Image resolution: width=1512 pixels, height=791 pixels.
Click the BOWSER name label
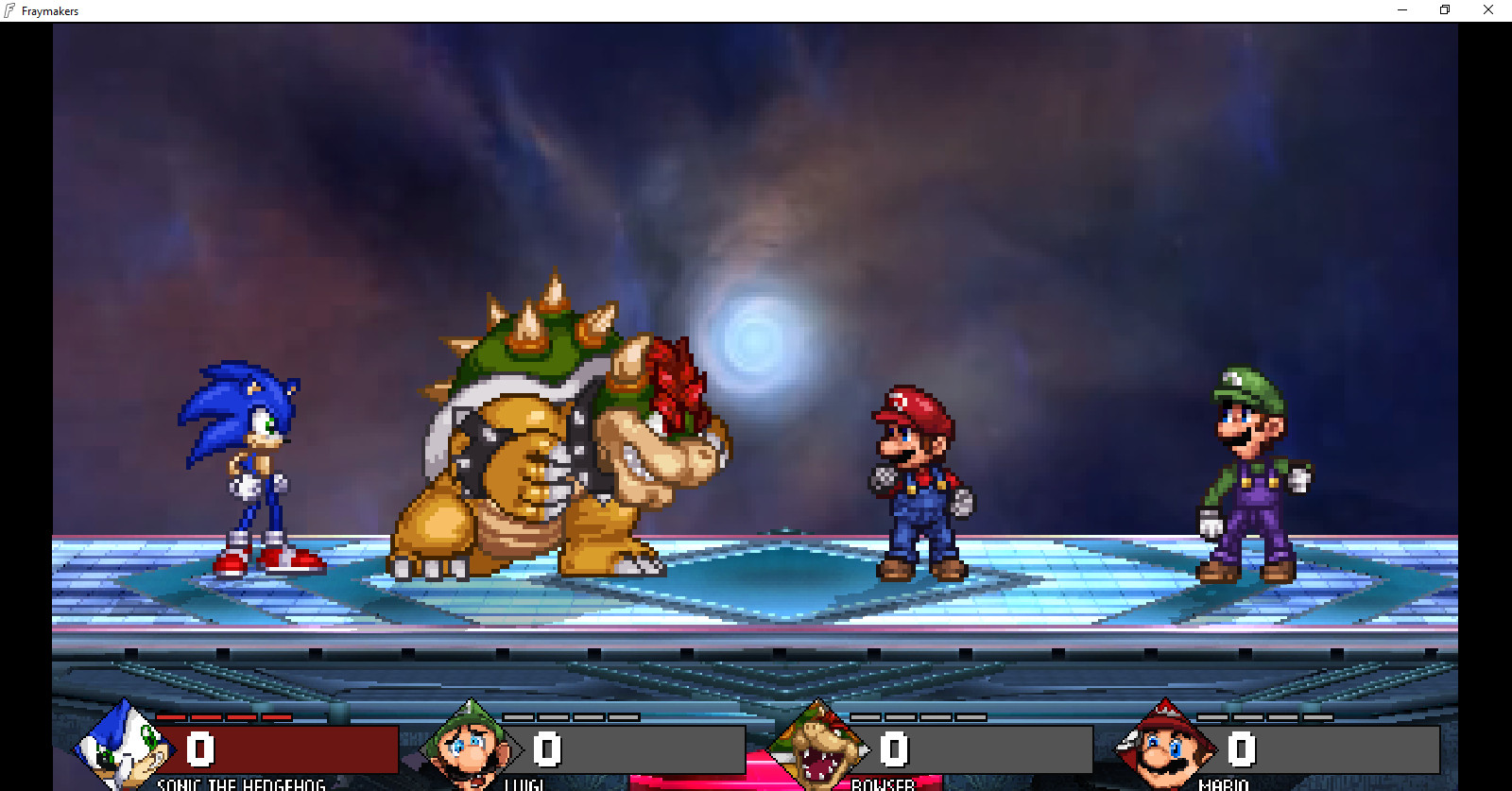[883, 785]
